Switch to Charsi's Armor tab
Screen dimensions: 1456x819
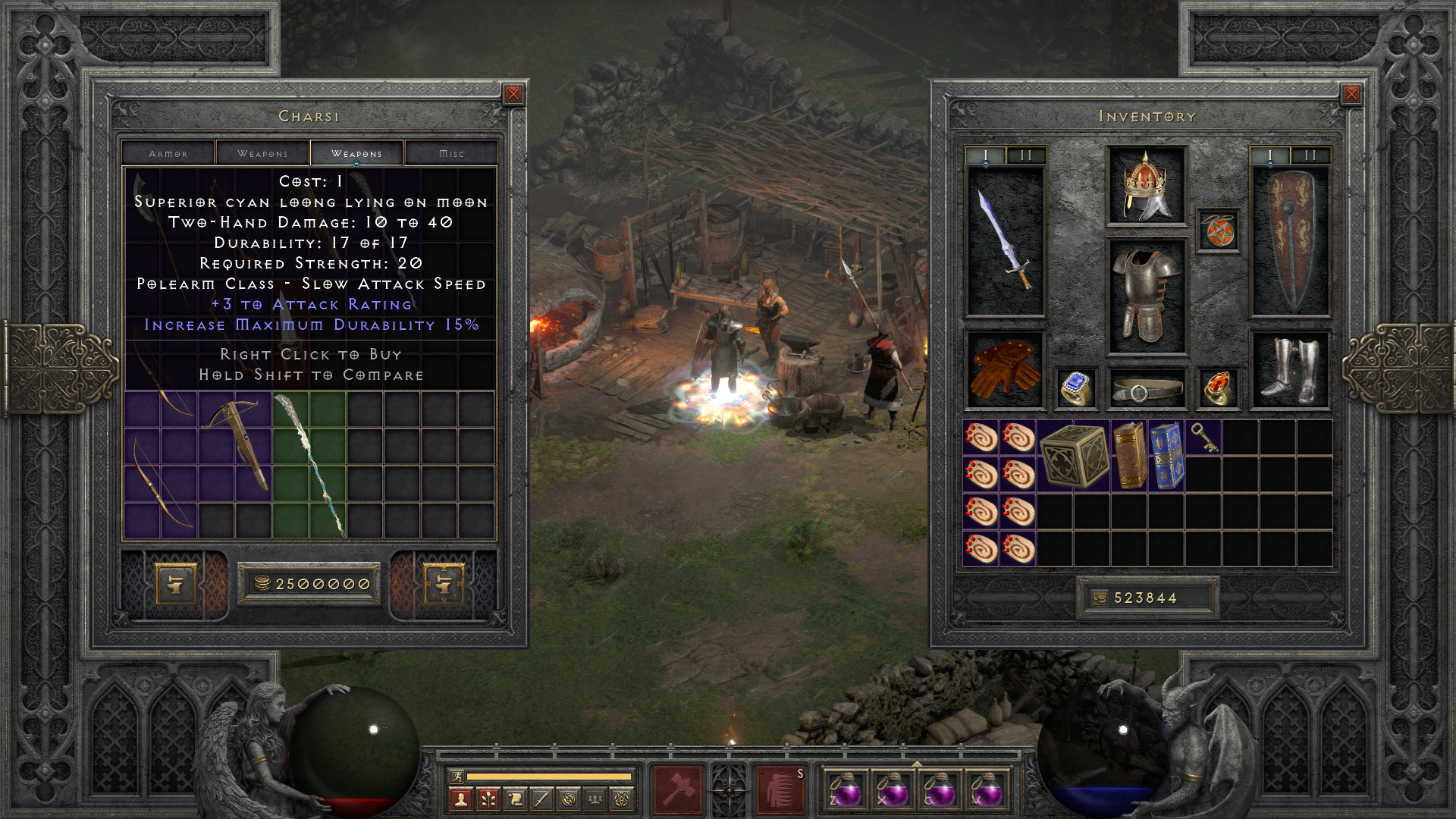(x=168, y=153)
